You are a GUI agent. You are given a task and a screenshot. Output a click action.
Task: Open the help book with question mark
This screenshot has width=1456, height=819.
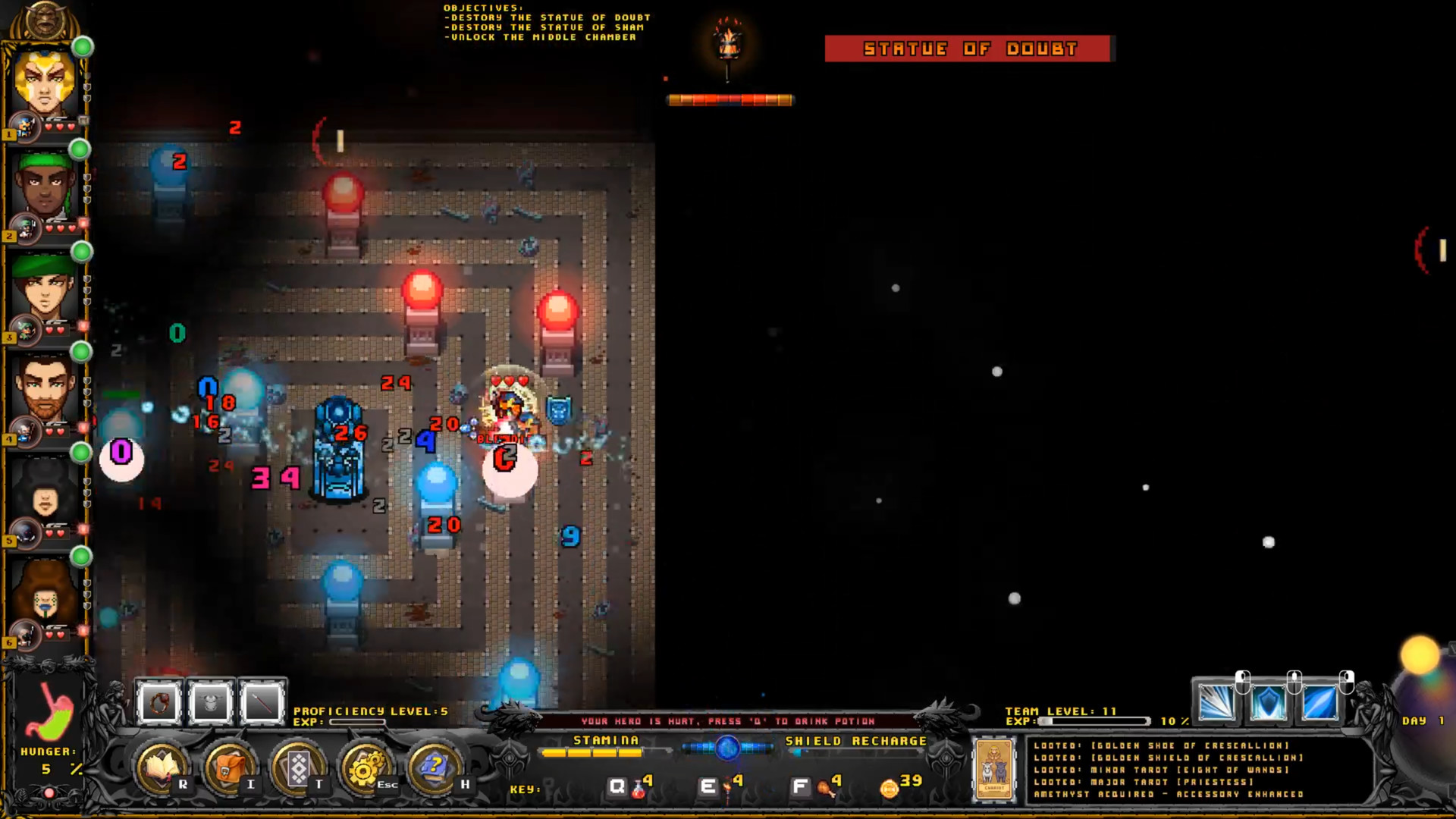433,767
